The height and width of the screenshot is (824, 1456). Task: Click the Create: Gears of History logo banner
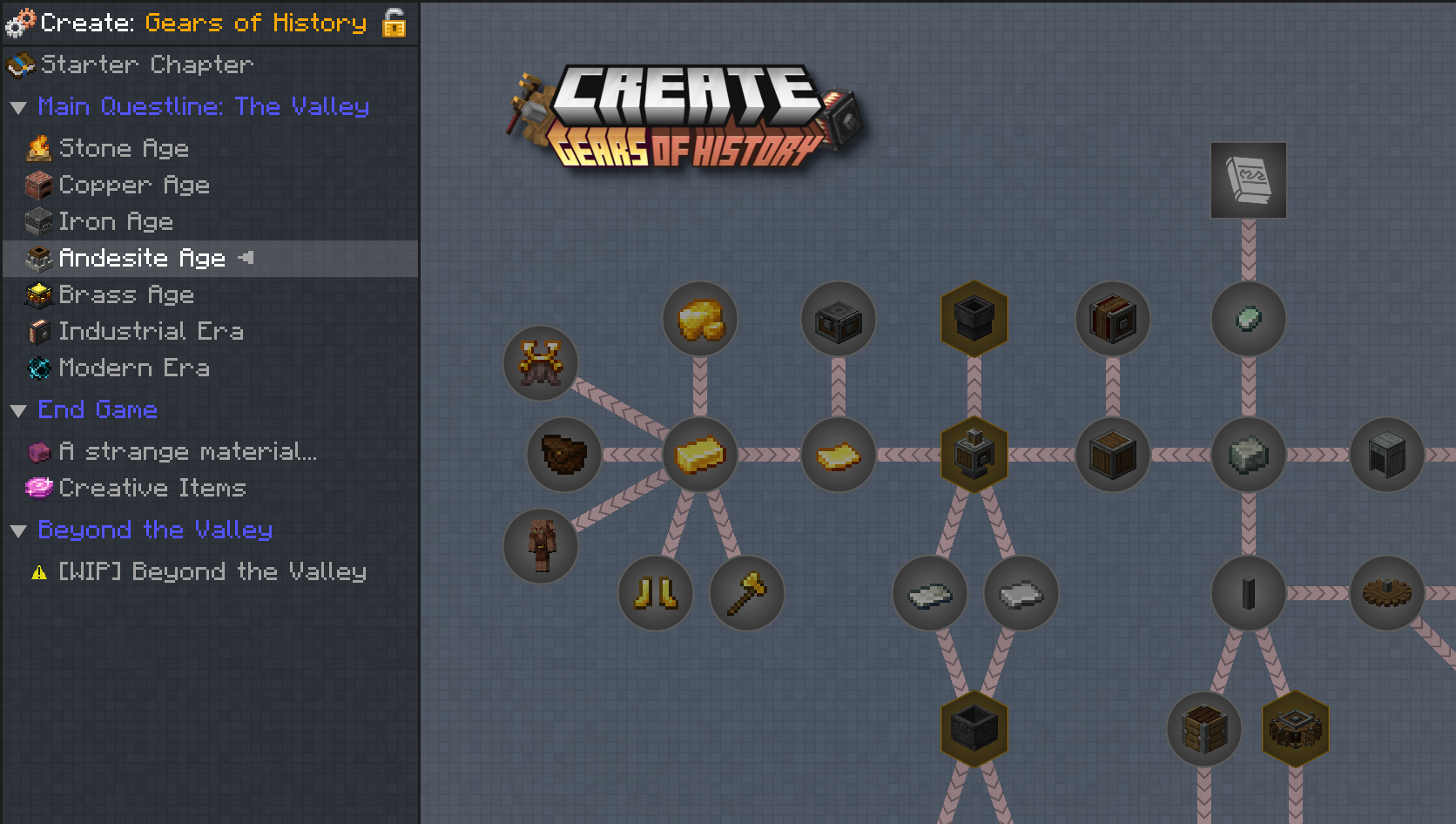[688, 118]
